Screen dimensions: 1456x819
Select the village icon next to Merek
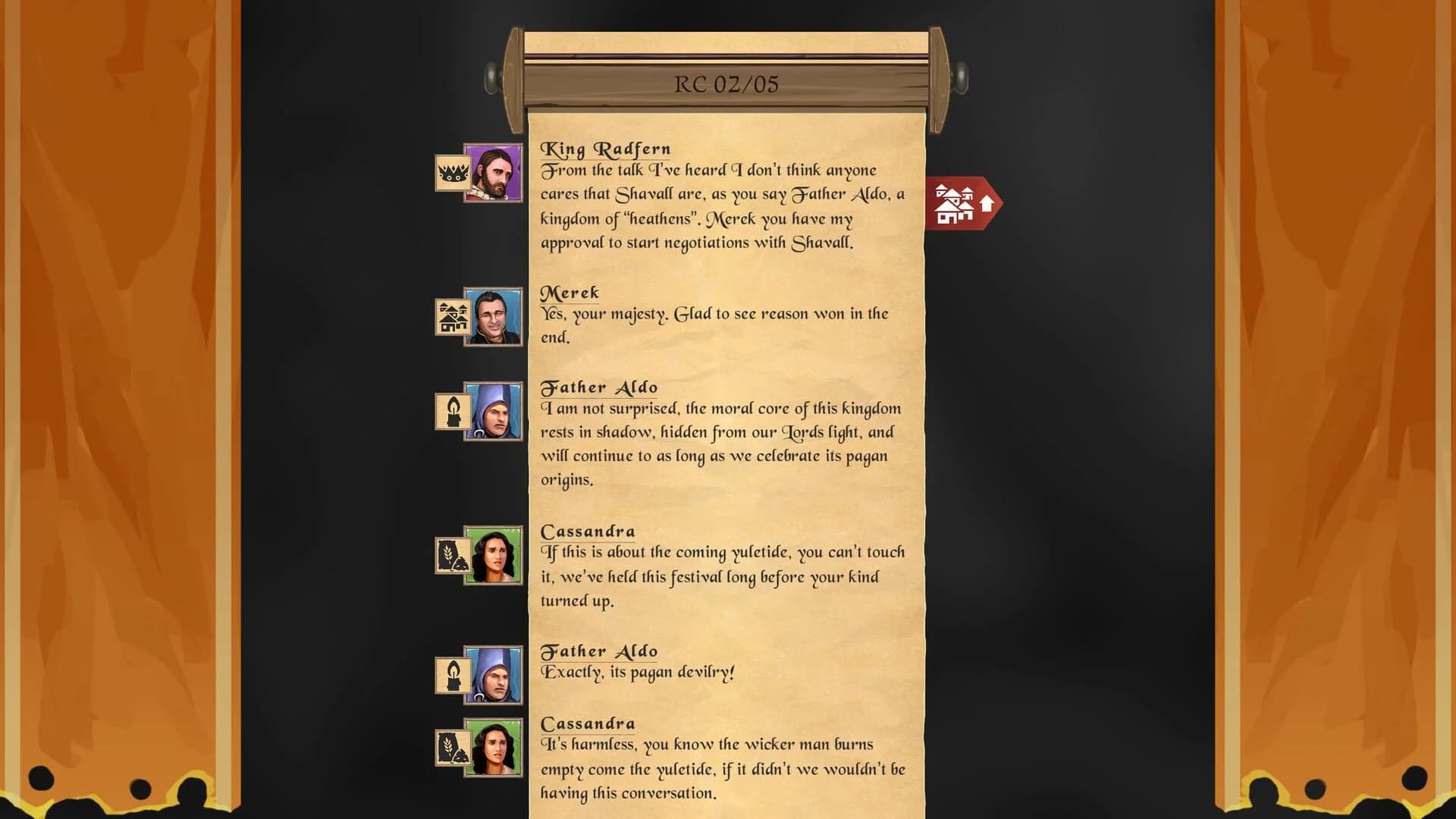click(453, 317)
